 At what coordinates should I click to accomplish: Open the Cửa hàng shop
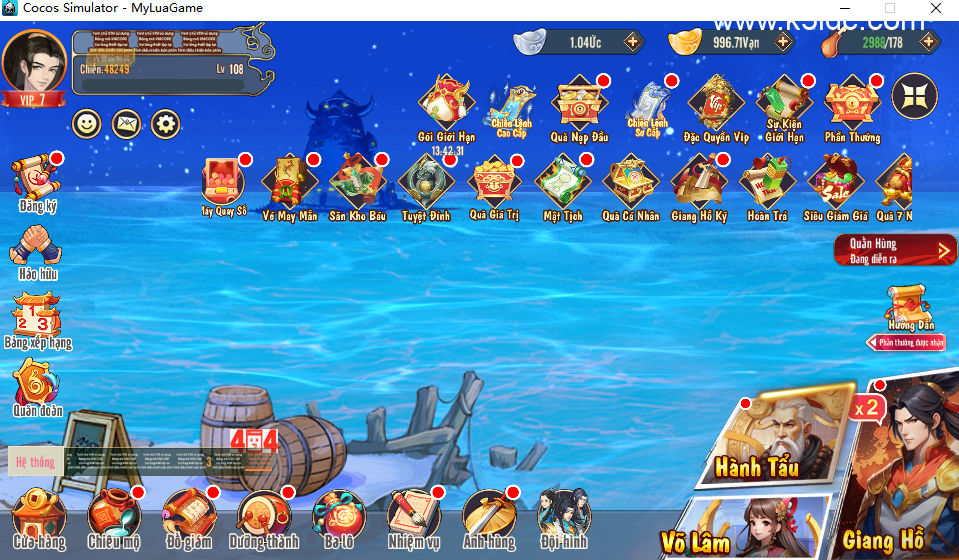(38, 515)
